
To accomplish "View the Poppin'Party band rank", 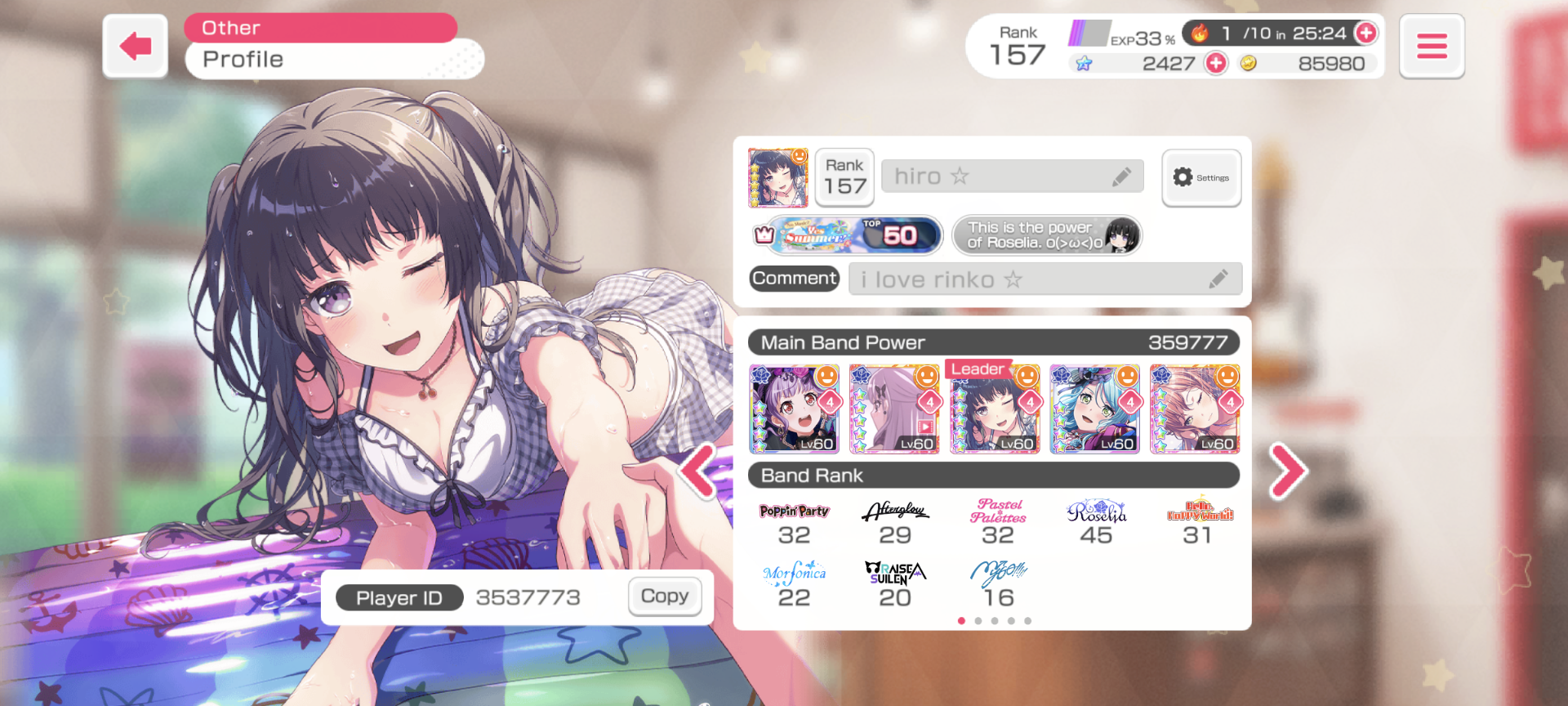I will 794,523.
